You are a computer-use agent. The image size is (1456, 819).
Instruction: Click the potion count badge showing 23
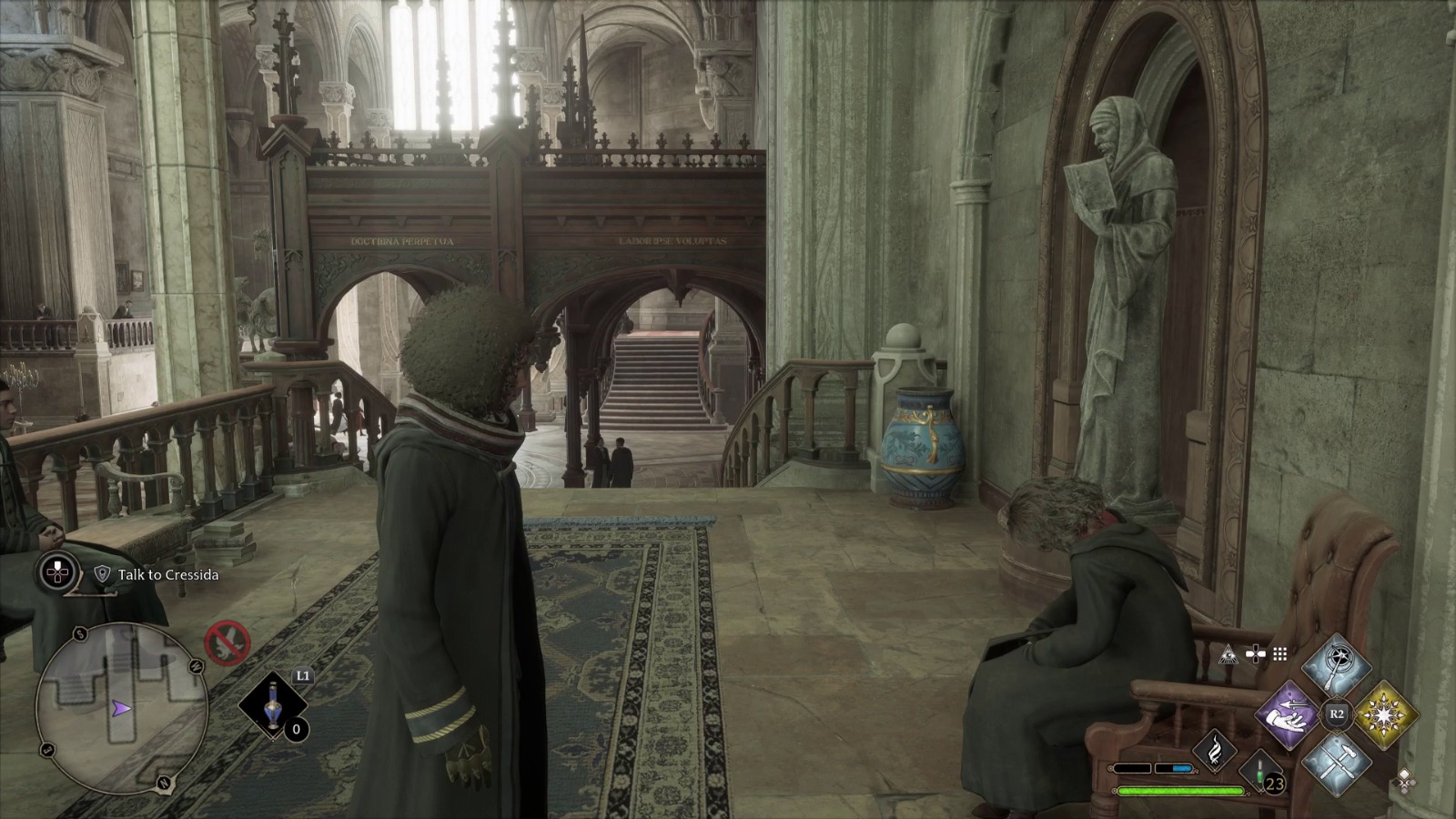1273,783
